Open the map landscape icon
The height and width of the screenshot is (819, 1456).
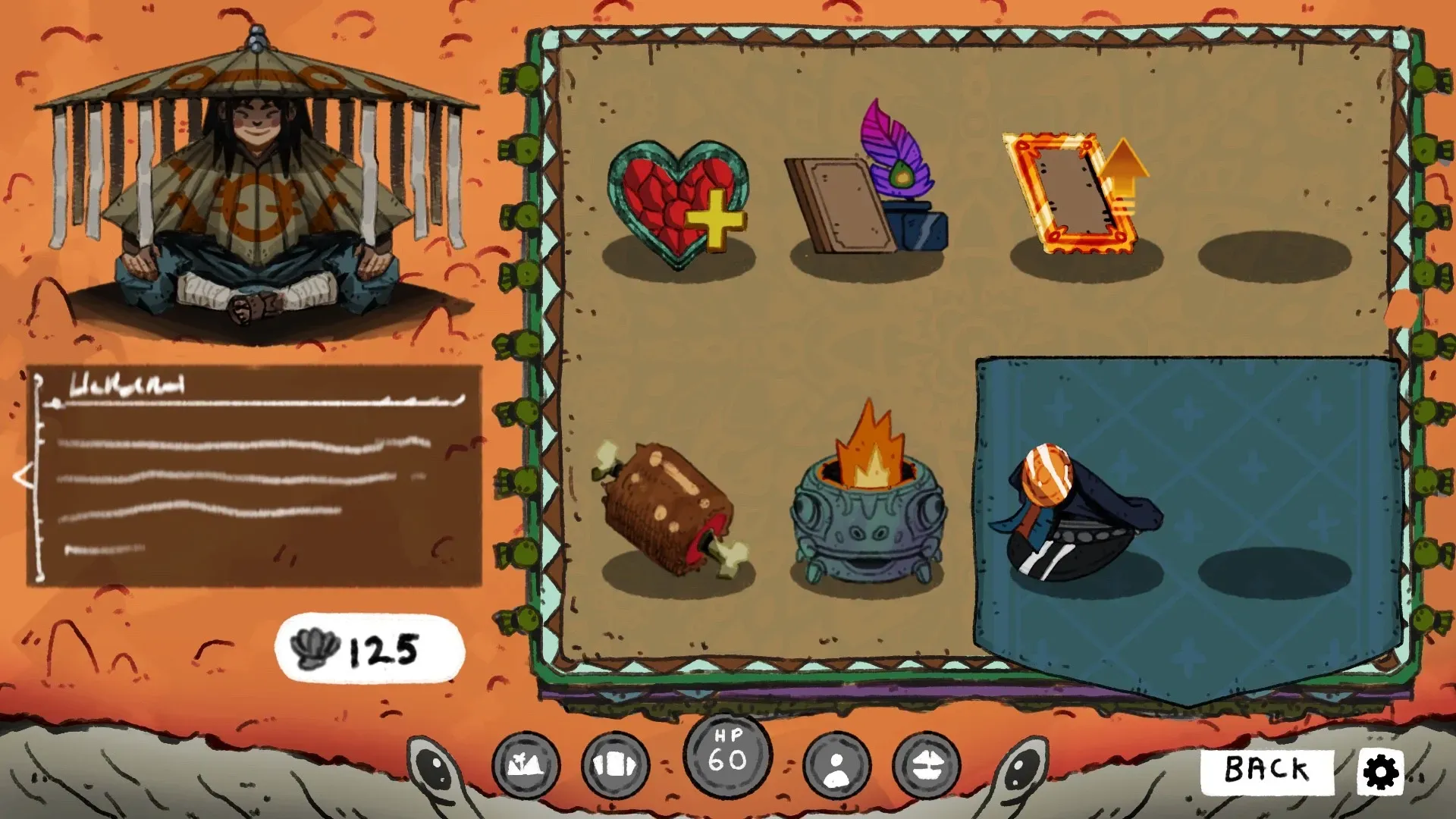point(526,766)
